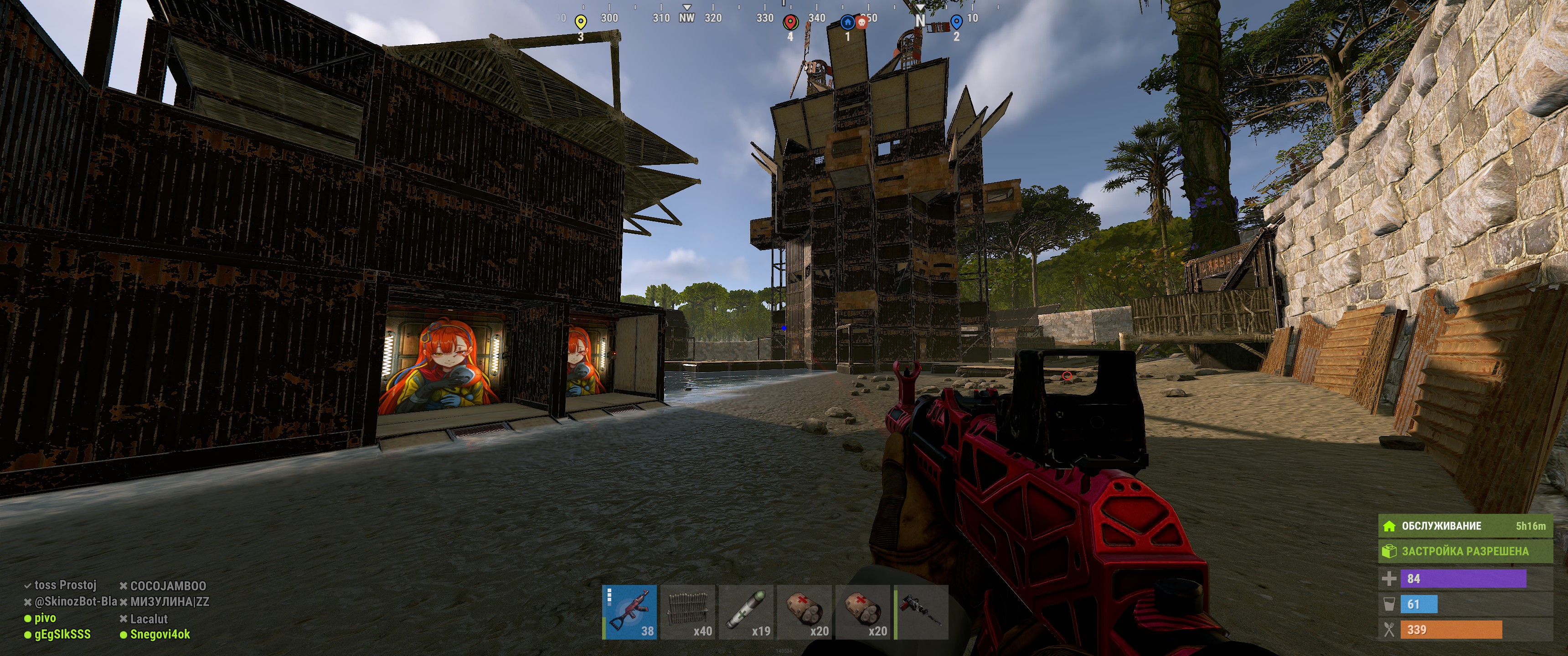Select the red assault rifle hotbar slot

(x=629, y=611)
